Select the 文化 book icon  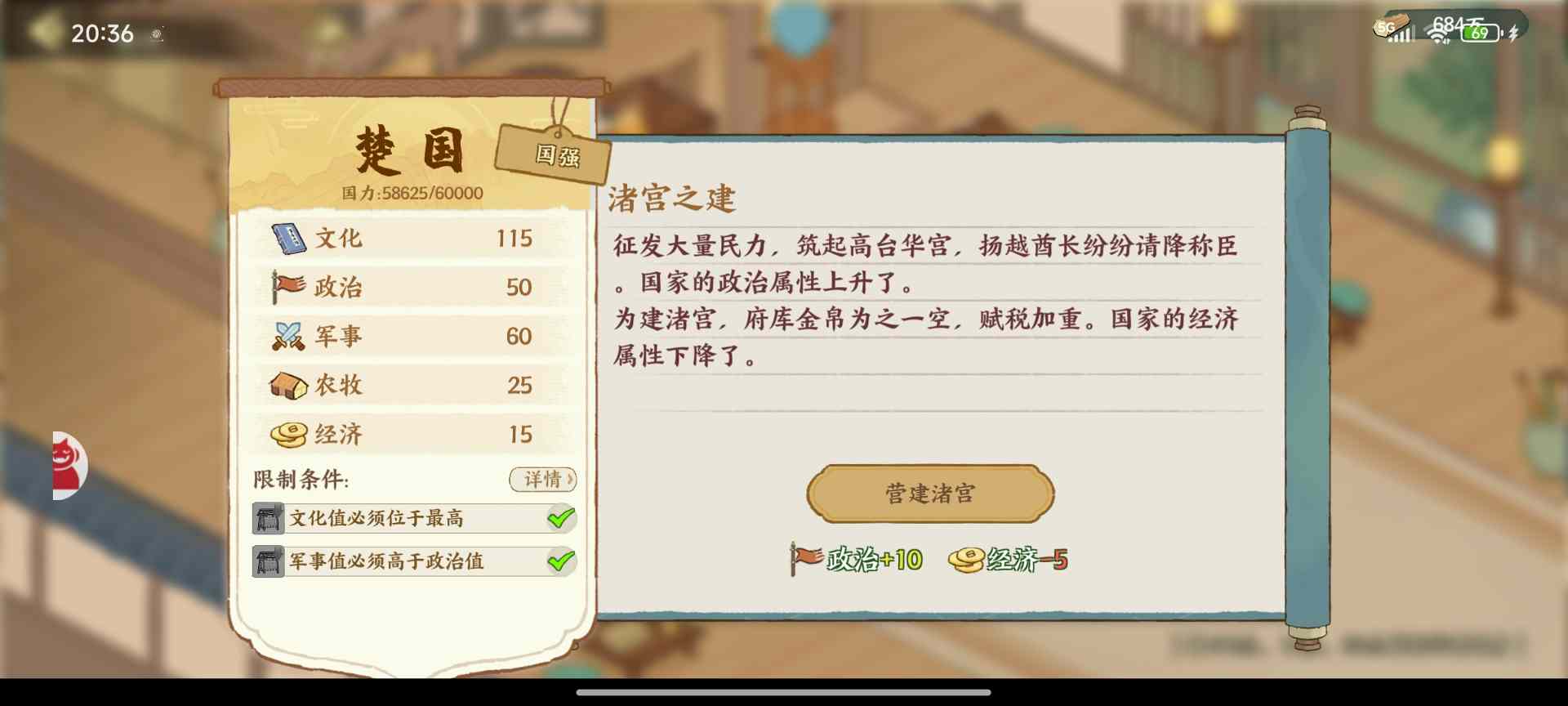(x=290, y=238)
